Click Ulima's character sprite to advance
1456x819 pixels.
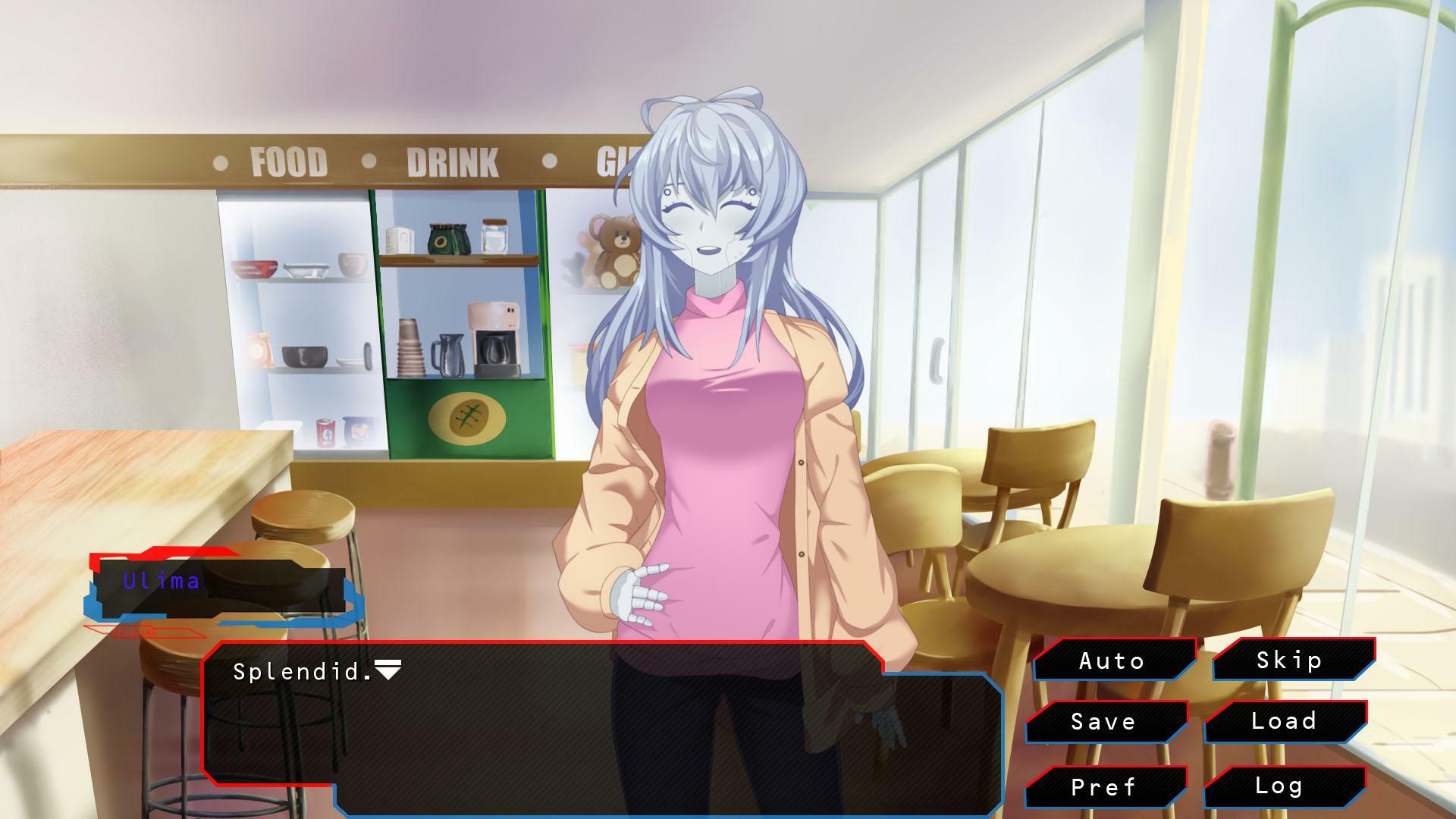pyautogui.click(x=720, y=379)
